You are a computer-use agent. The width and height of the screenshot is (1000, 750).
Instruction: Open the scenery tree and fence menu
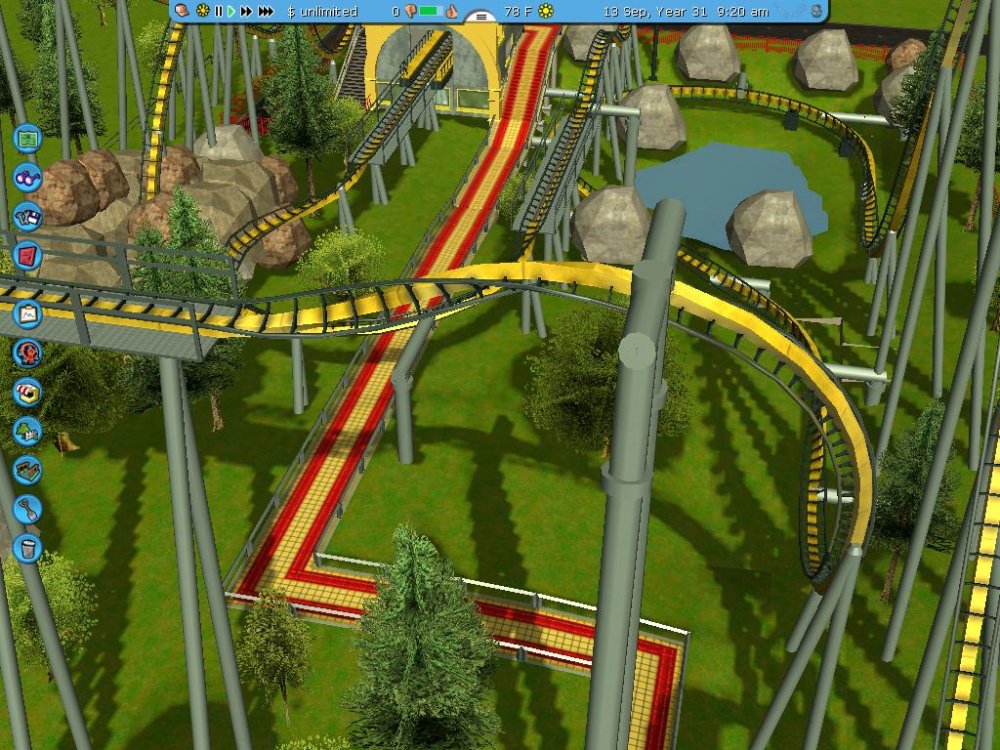pos(27,431)
